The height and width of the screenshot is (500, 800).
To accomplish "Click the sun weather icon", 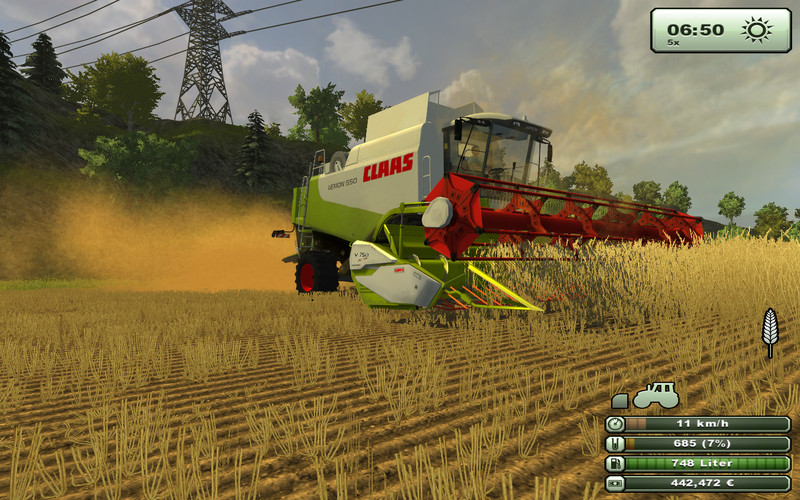I will (x=757, y=29).
